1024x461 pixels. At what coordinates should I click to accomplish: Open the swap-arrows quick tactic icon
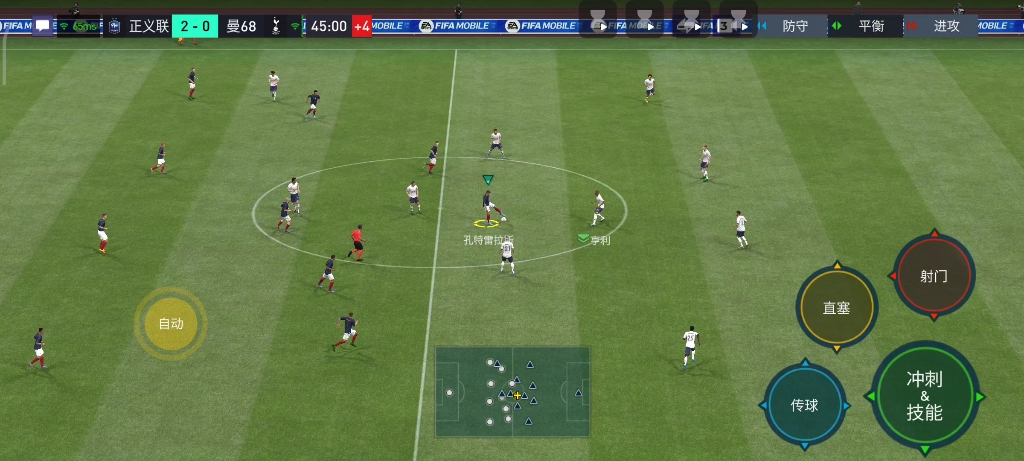pos(691,22)
